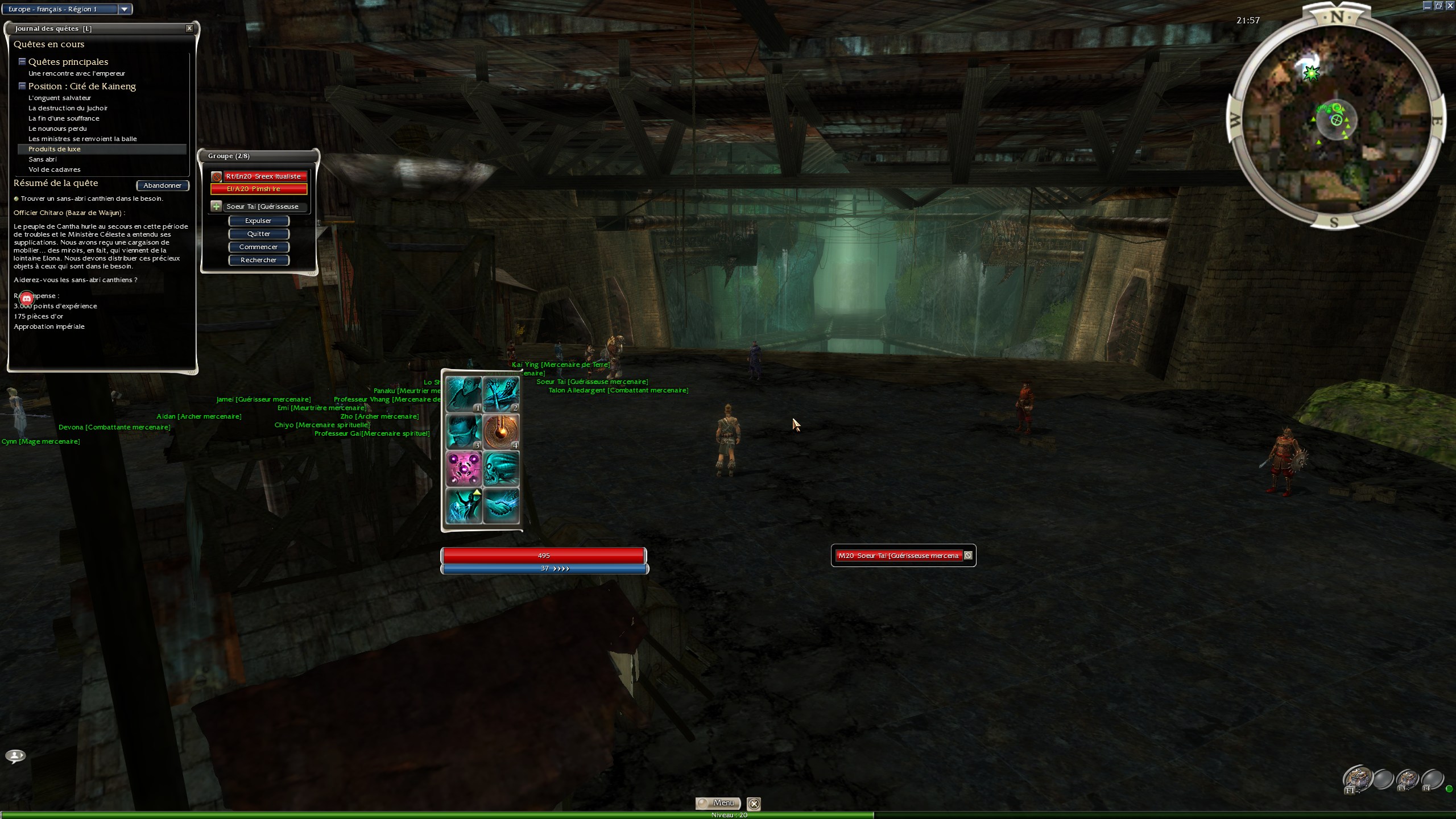Cast the teal skull skill
The height and width of the screenshot is (819, 1456).
(501, 468)
